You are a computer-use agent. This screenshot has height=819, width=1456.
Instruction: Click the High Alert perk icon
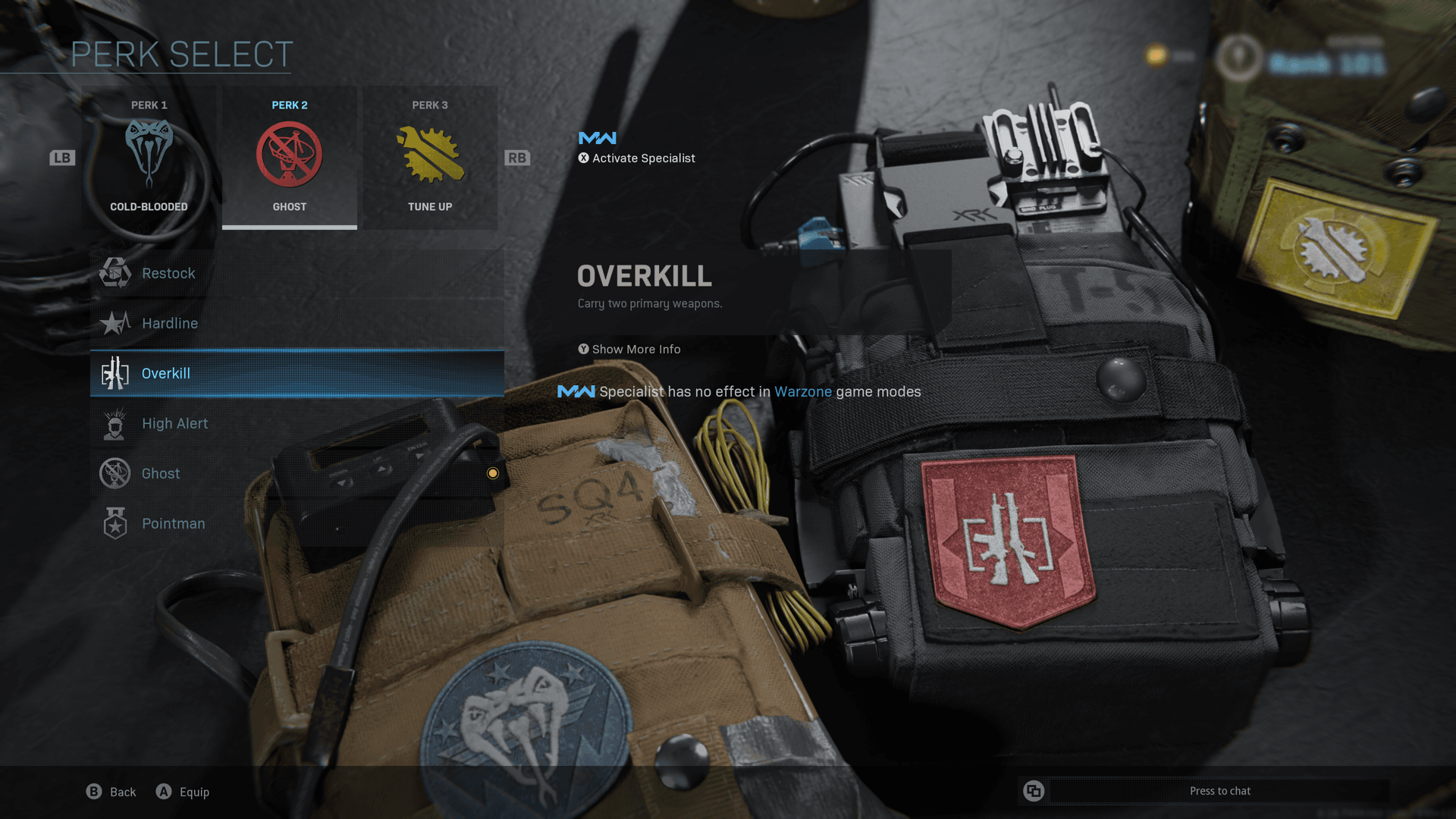point(115,423)
